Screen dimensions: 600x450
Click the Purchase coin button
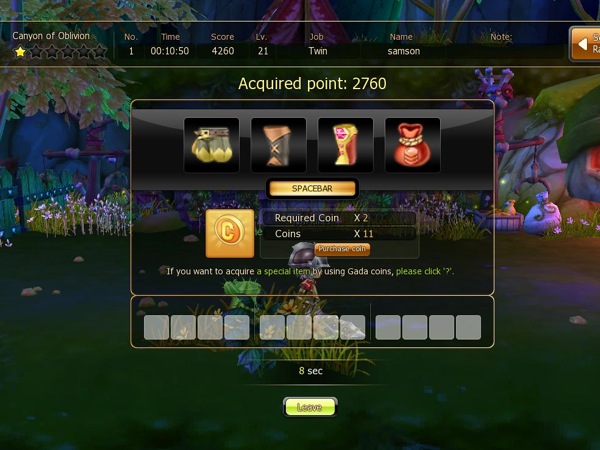(x=342, y=249)
